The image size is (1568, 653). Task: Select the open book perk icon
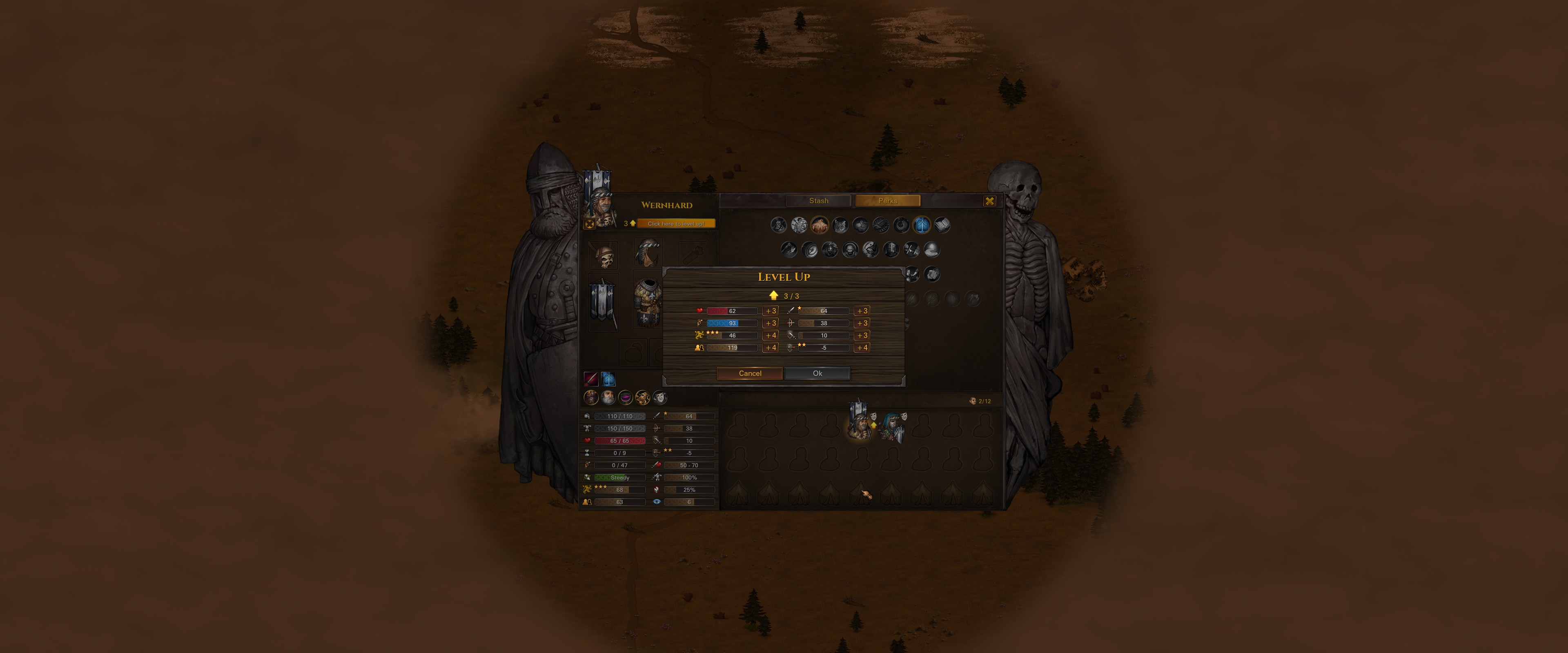point(942,225)
